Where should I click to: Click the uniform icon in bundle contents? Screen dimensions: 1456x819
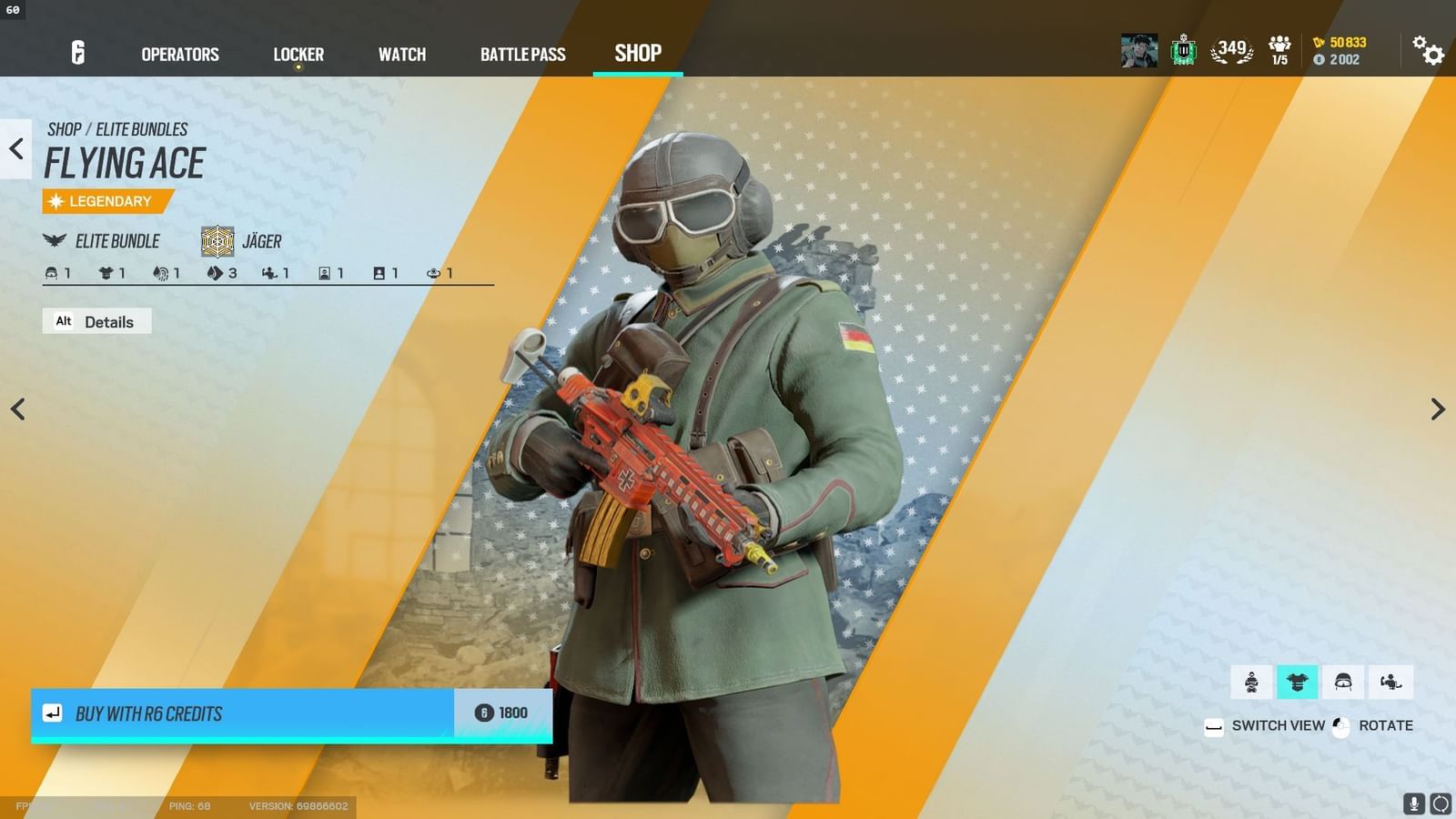(x=104, y=272)
